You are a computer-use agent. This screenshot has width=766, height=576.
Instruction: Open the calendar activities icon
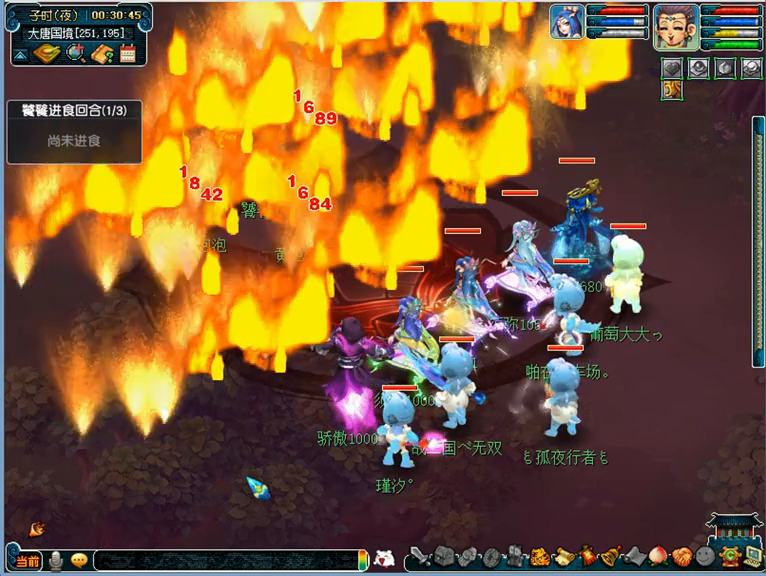coord(127,54)
